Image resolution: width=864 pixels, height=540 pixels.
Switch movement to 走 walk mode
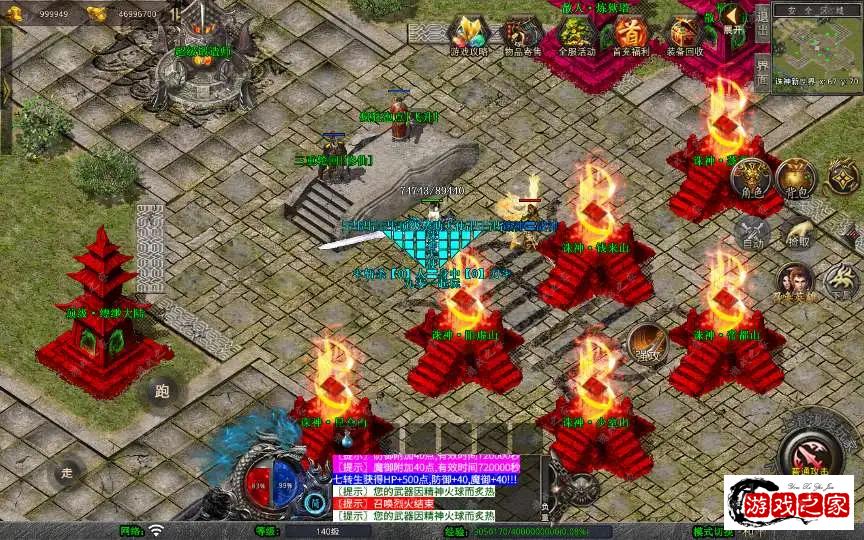tap(67, 470)
